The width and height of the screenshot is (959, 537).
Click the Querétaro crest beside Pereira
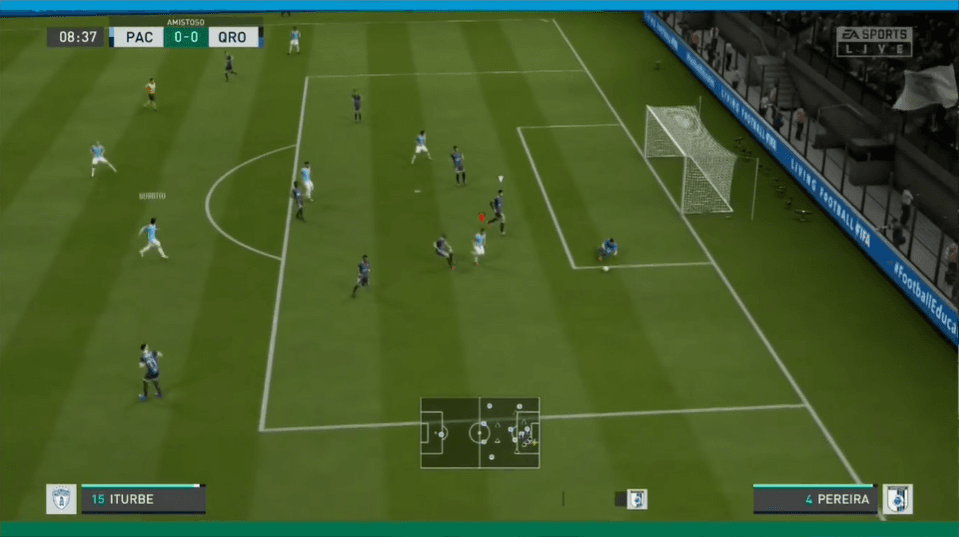point(897,499)
